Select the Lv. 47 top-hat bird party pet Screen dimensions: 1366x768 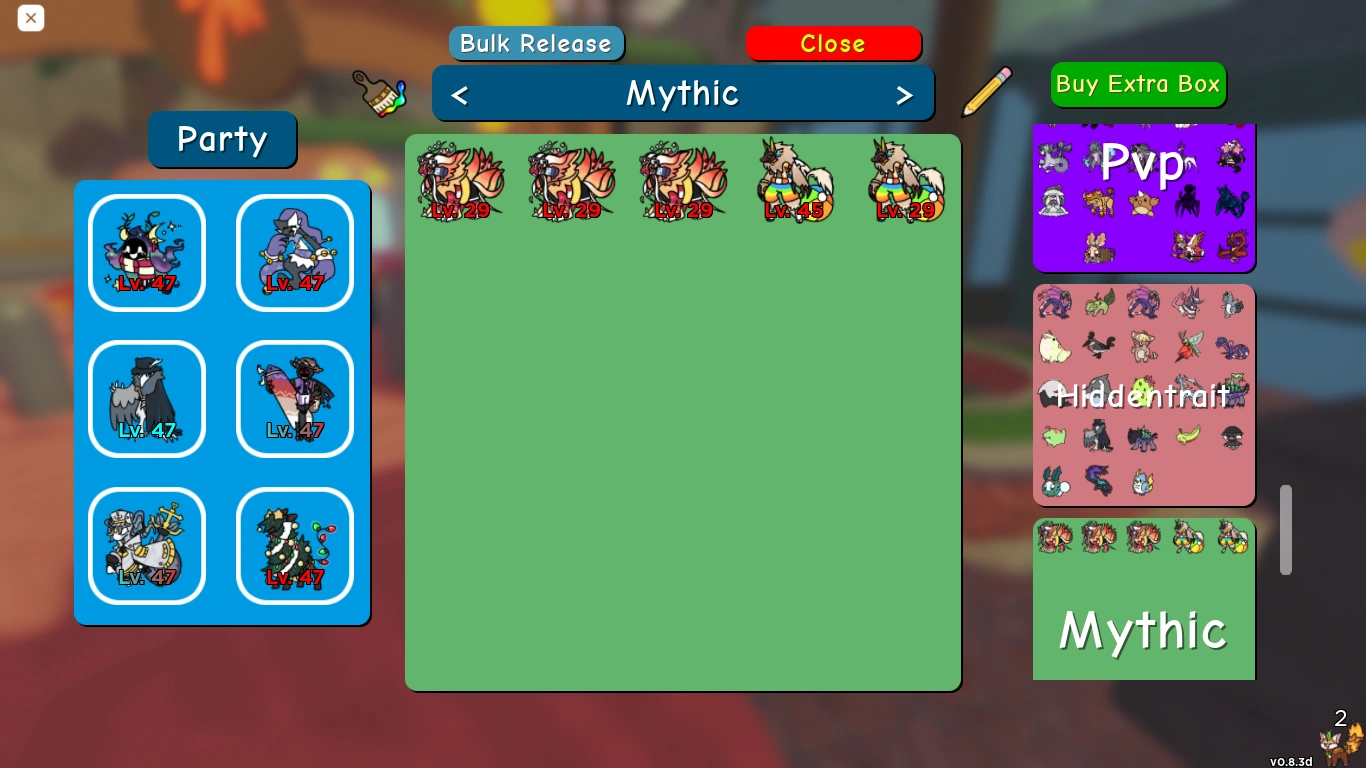click(147, 399)
